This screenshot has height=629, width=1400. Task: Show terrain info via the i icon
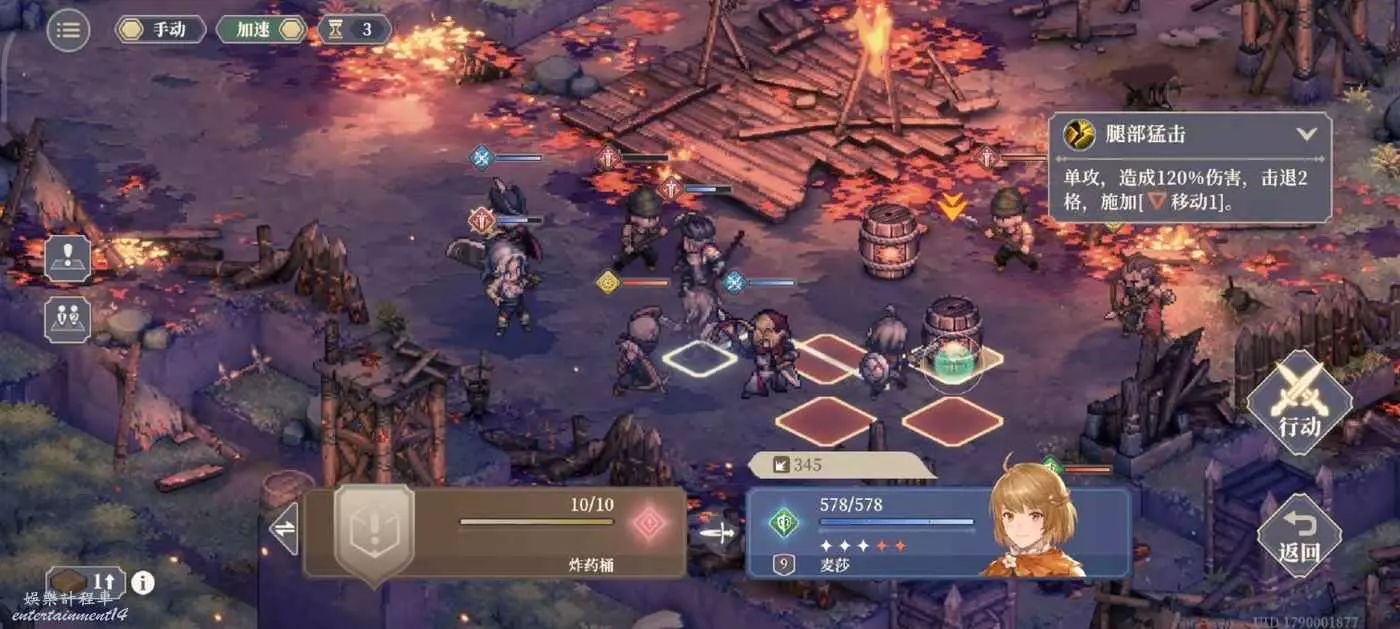coord(143,582)
